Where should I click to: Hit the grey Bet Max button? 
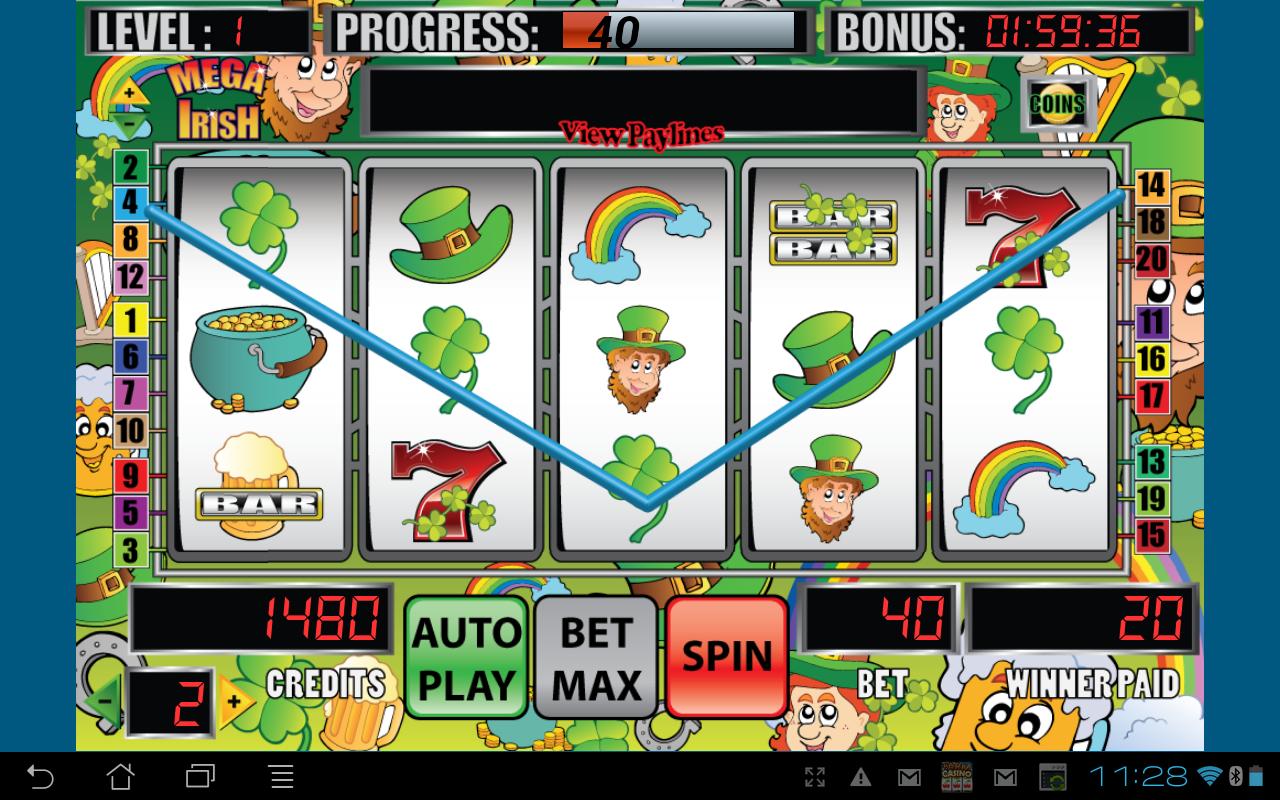tap(597, 656)
